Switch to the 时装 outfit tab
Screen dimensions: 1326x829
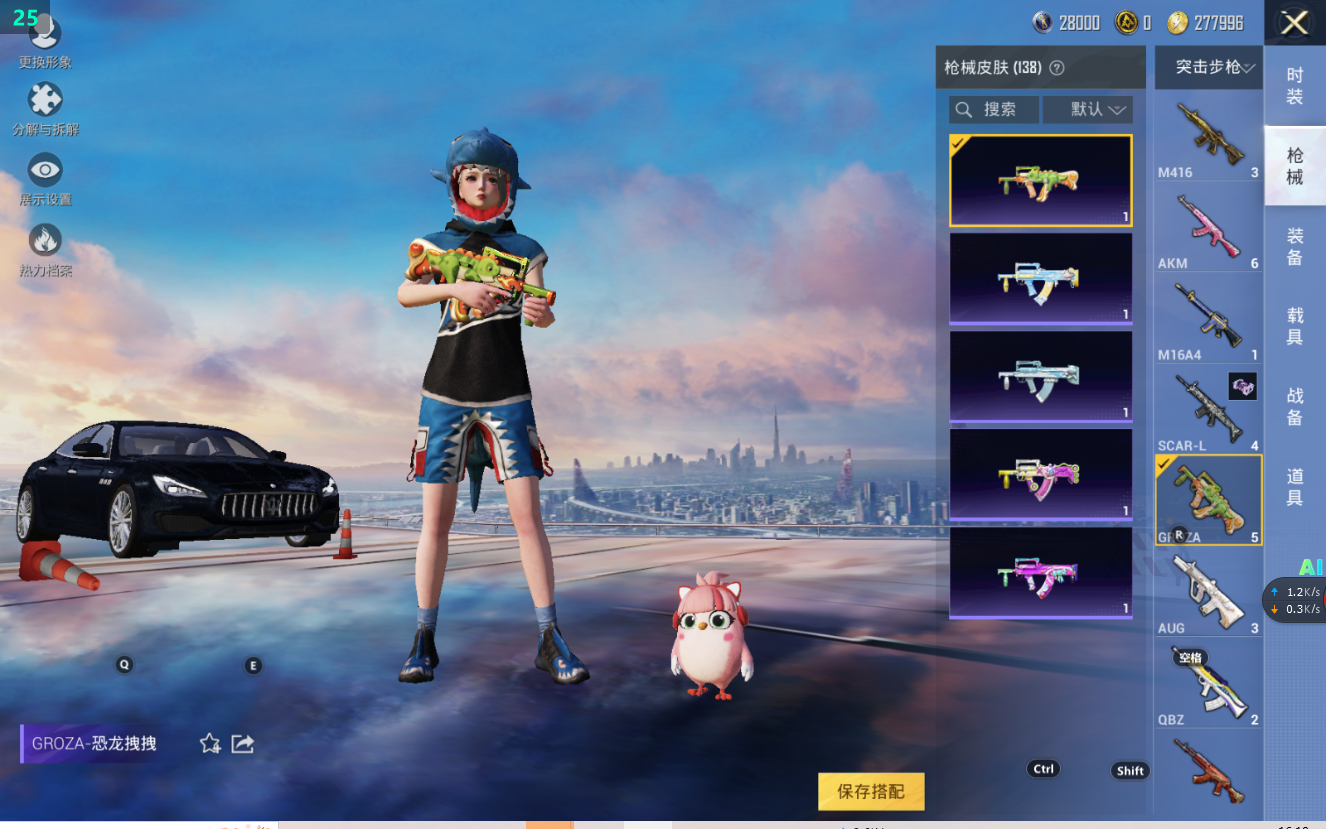1294,86
